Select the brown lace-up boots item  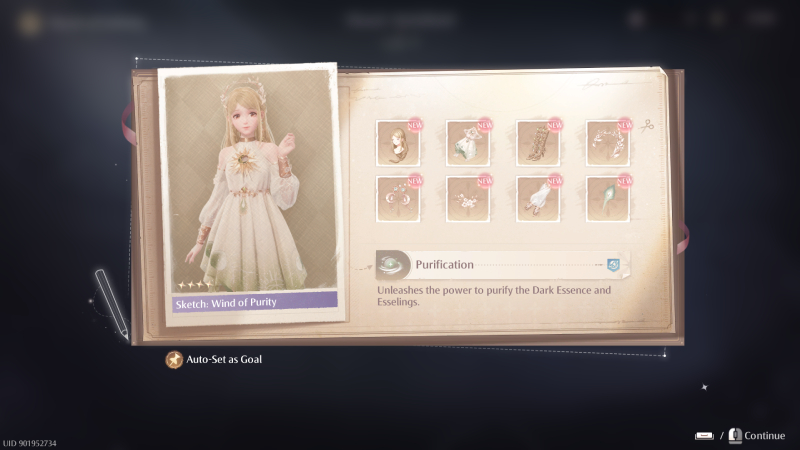537,143
